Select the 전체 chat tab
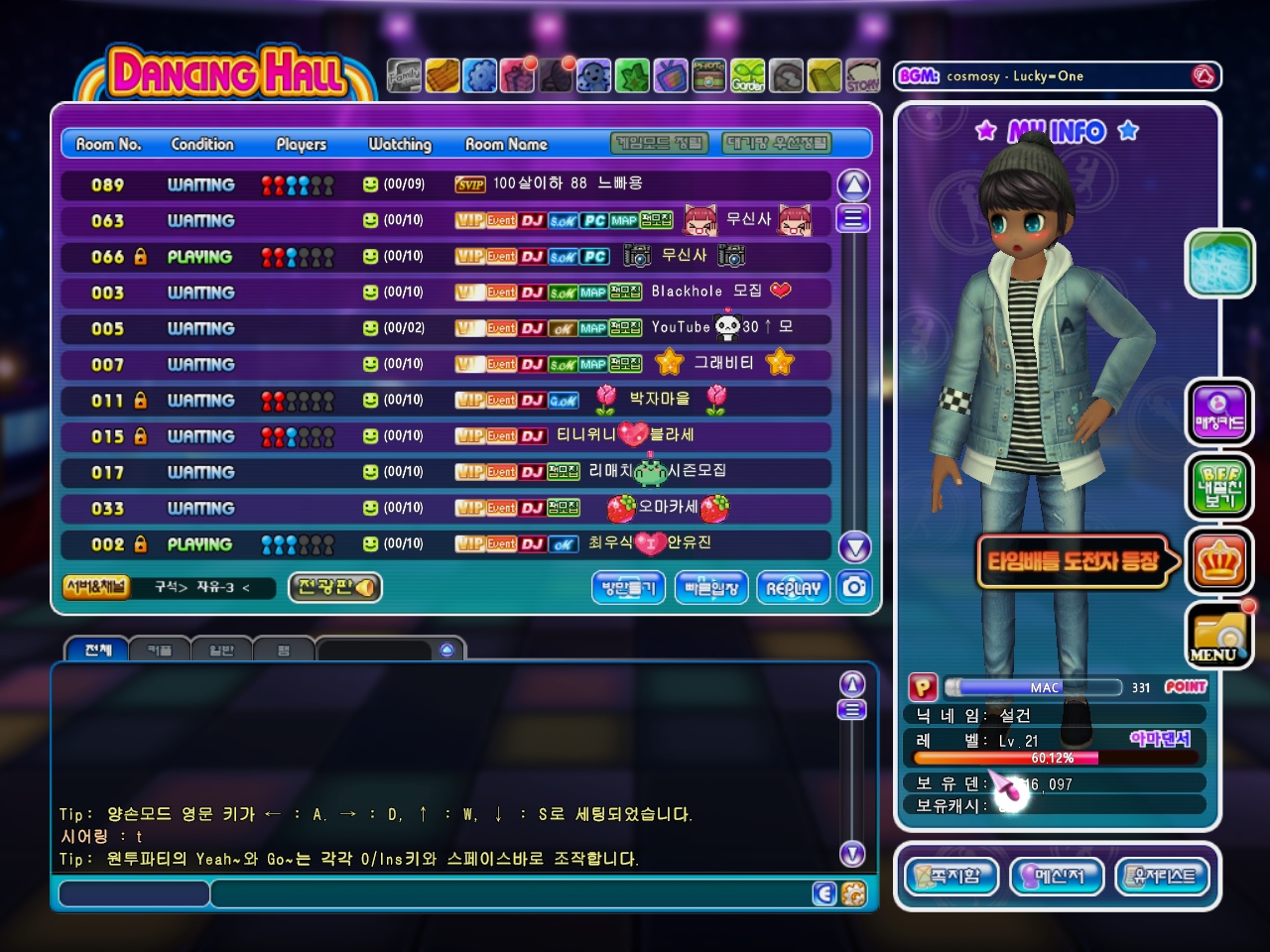This screenshot has width=1270, height=952. (97, 650)
